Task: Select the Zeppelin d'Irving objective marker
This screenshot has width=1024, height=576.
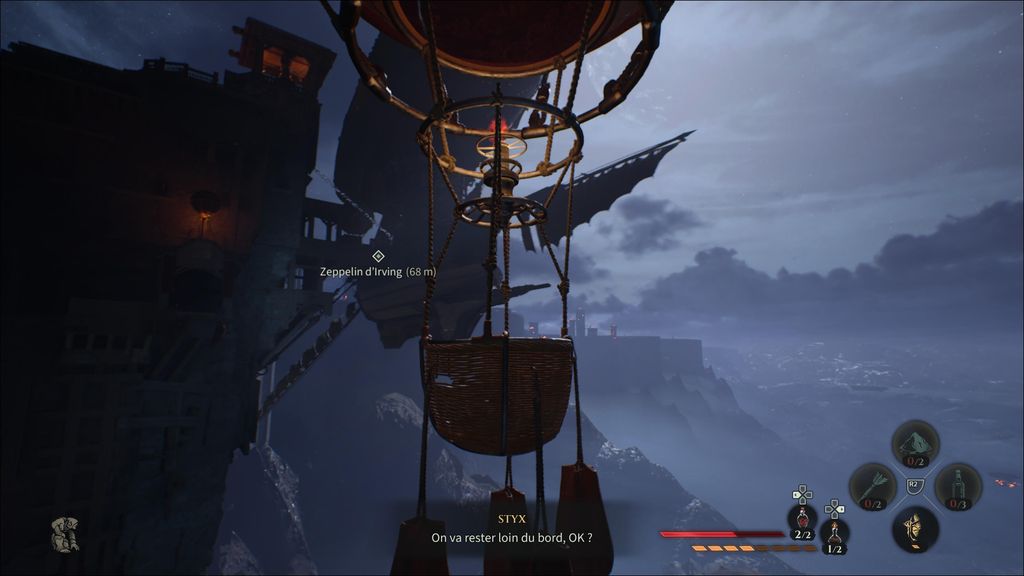Action: pyautogui.click(x=378, y=256)
